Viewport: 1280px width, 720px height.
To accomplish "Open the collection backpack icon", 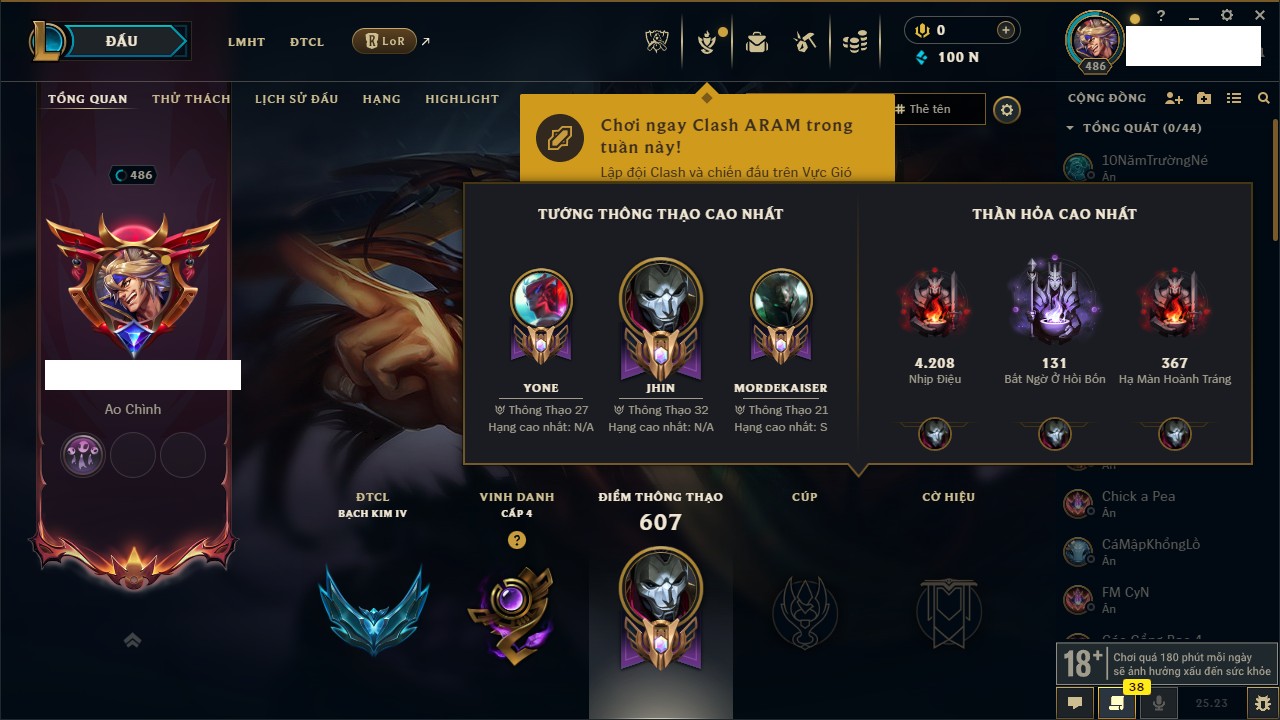I will 756,42.
